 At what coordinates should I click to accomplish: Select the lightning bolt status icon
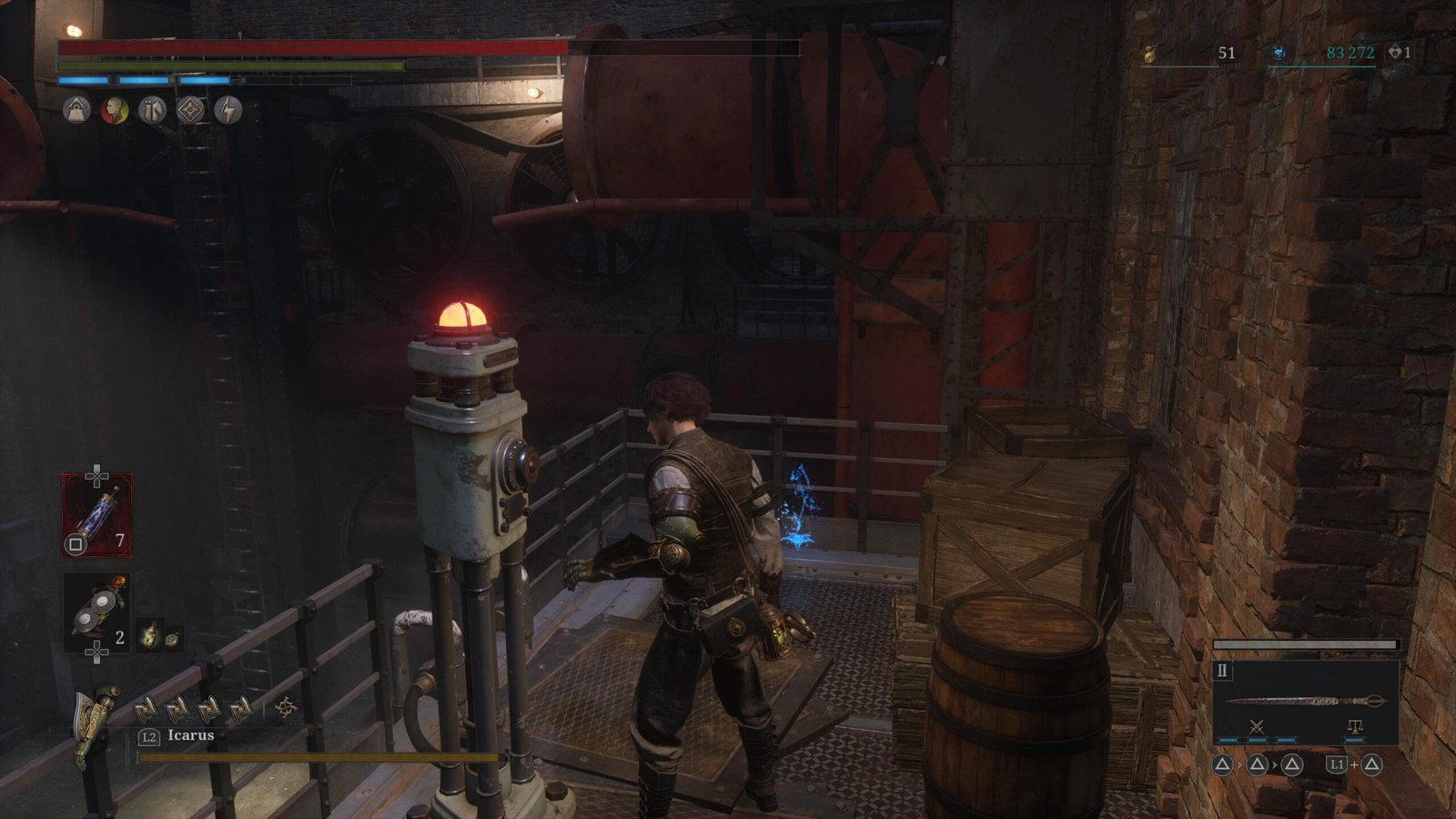tap(227, 111)
